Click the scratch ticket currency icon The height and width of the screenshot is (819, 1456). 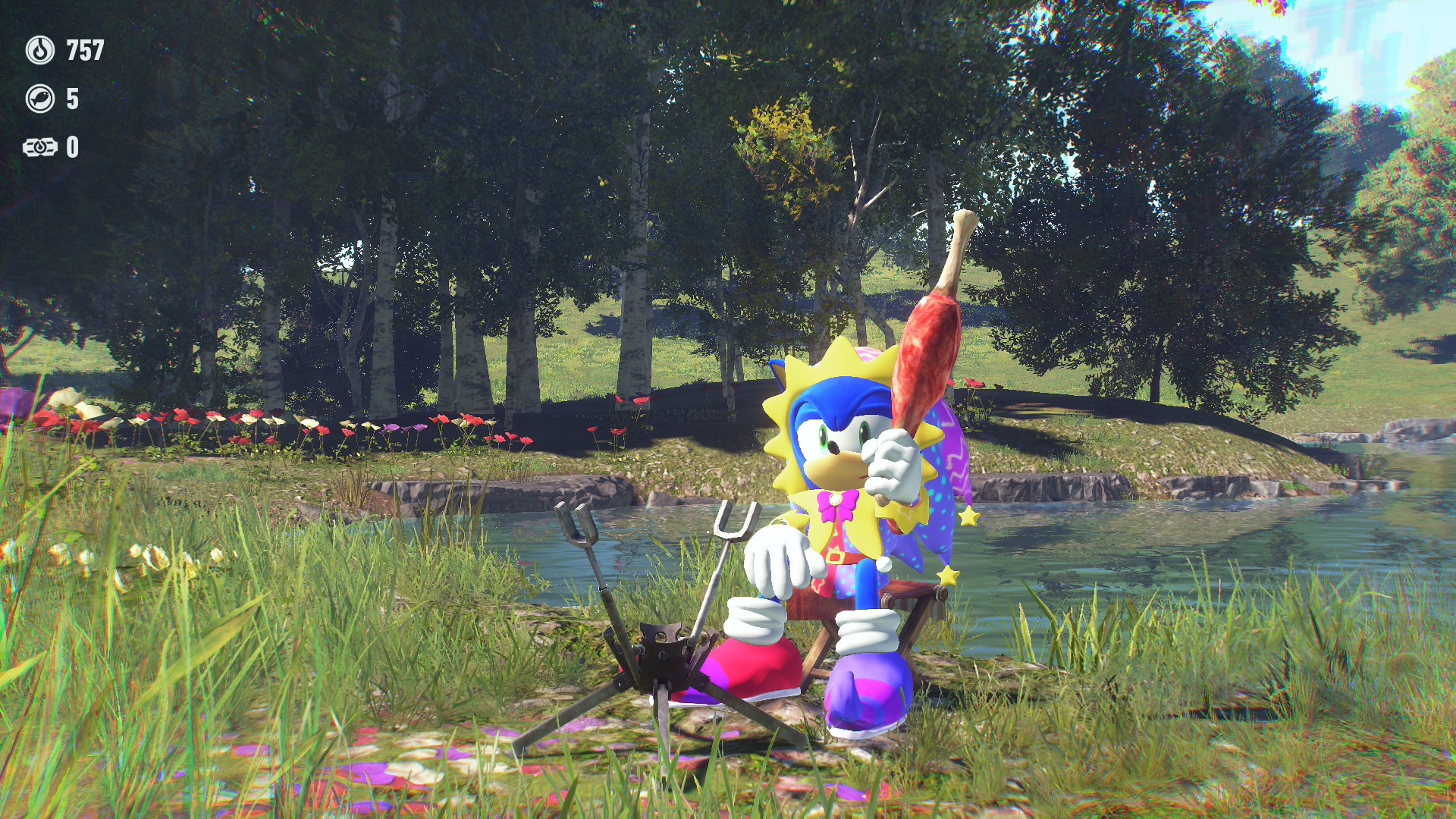click(42, 149)
